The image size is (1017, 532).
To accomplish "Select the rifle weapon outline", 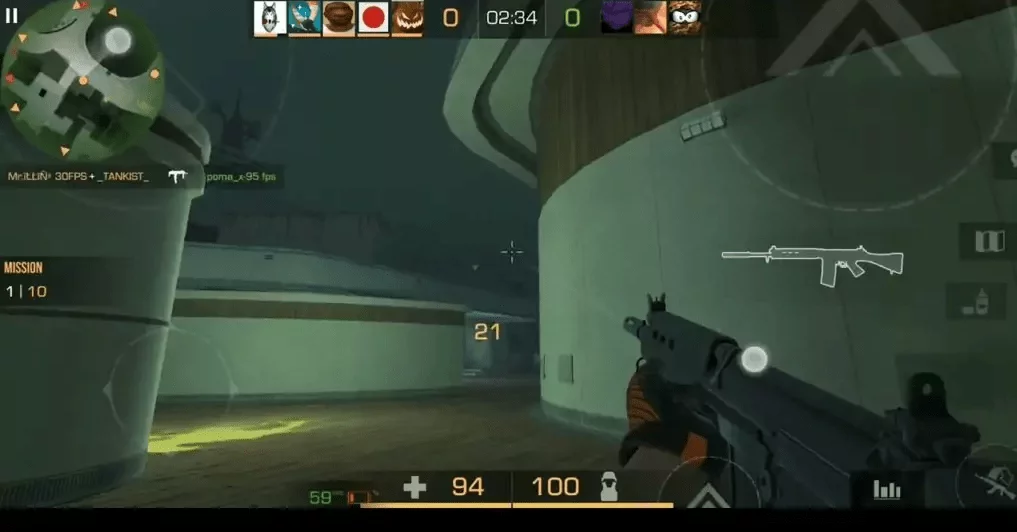I will click(x=812, y=264).
